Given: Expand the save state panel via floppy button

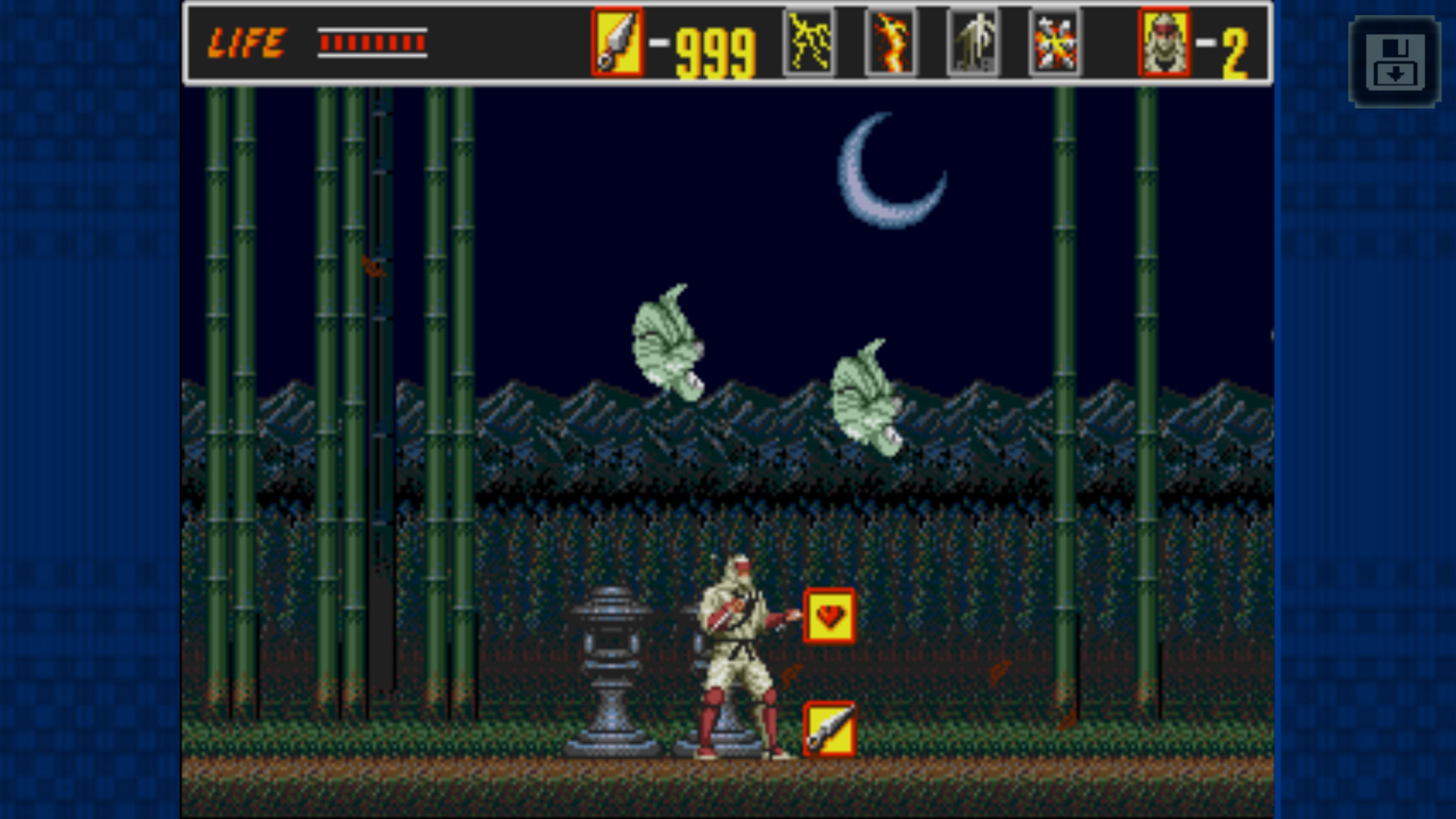Looking at the screenshot, I should (x=1394, y=63).
